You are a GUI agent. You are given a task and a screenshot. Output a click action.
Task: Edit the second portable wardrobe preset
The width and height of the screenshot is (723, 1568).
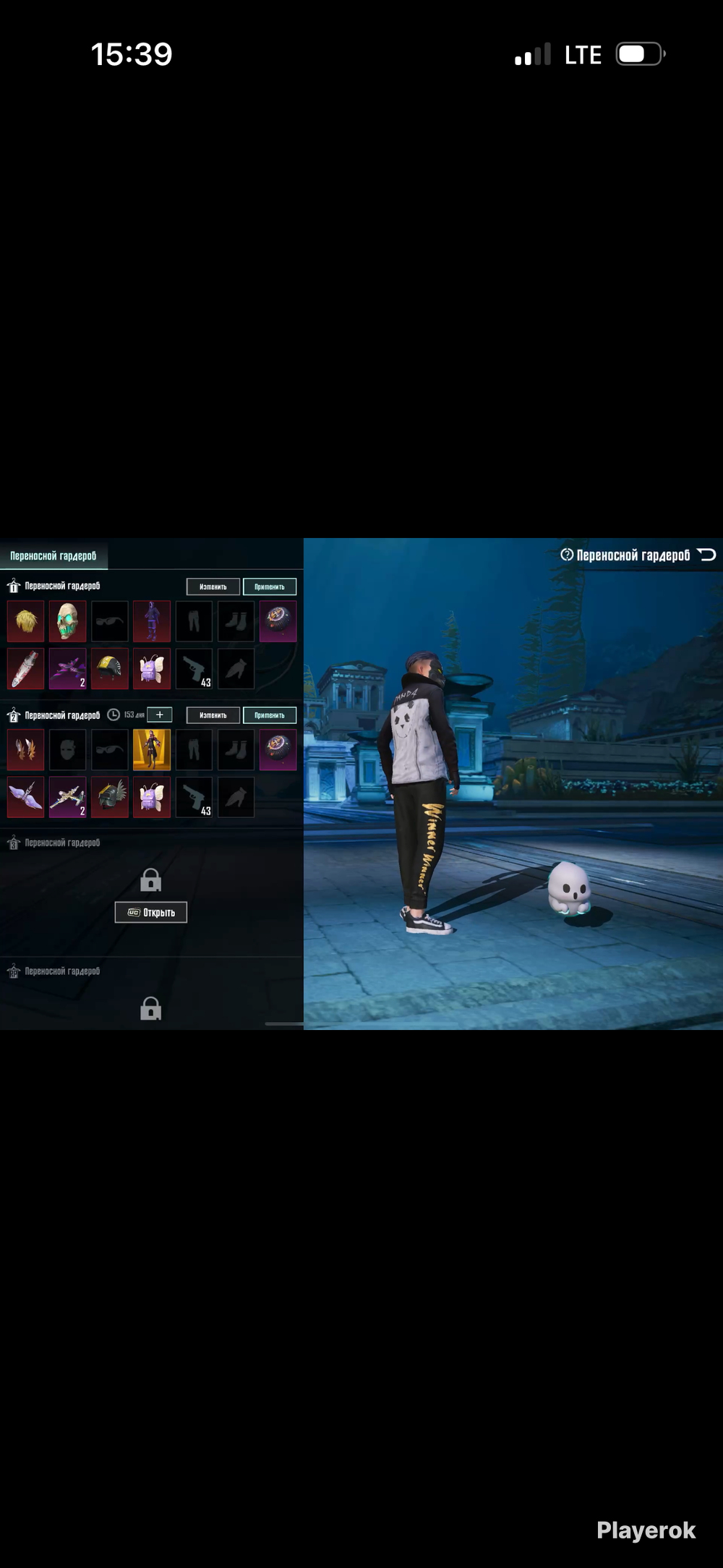213,715
